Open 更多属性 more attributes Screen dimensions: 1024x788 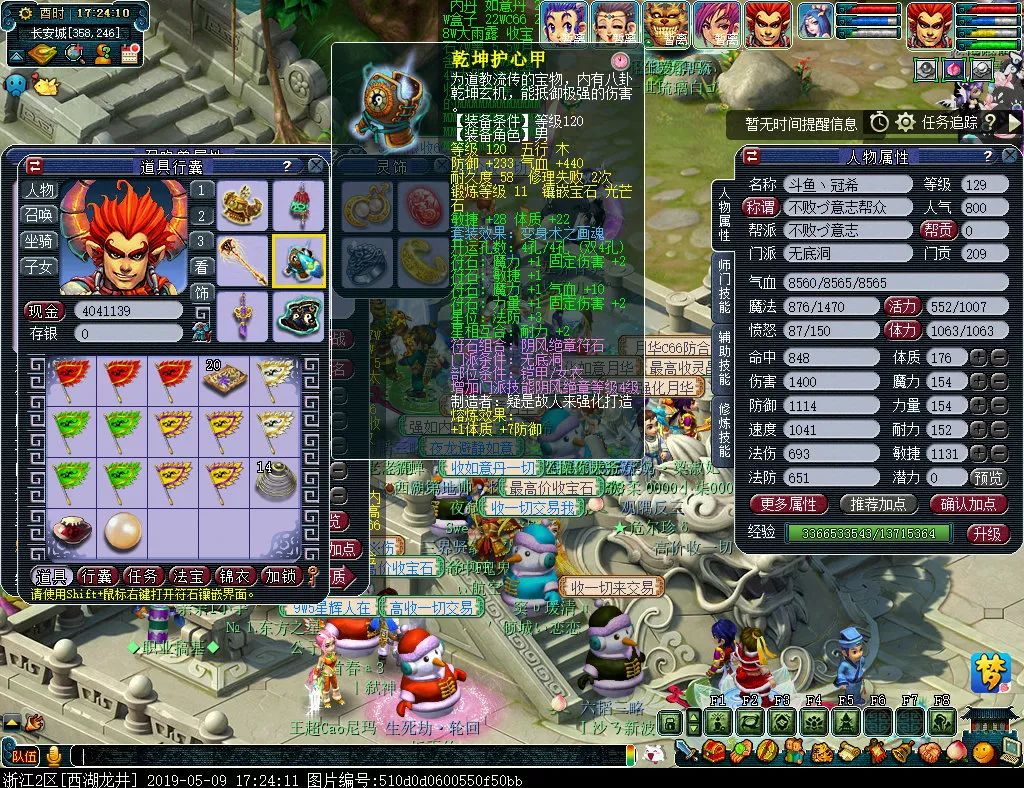pyautogui.click(x=789, y=504)
